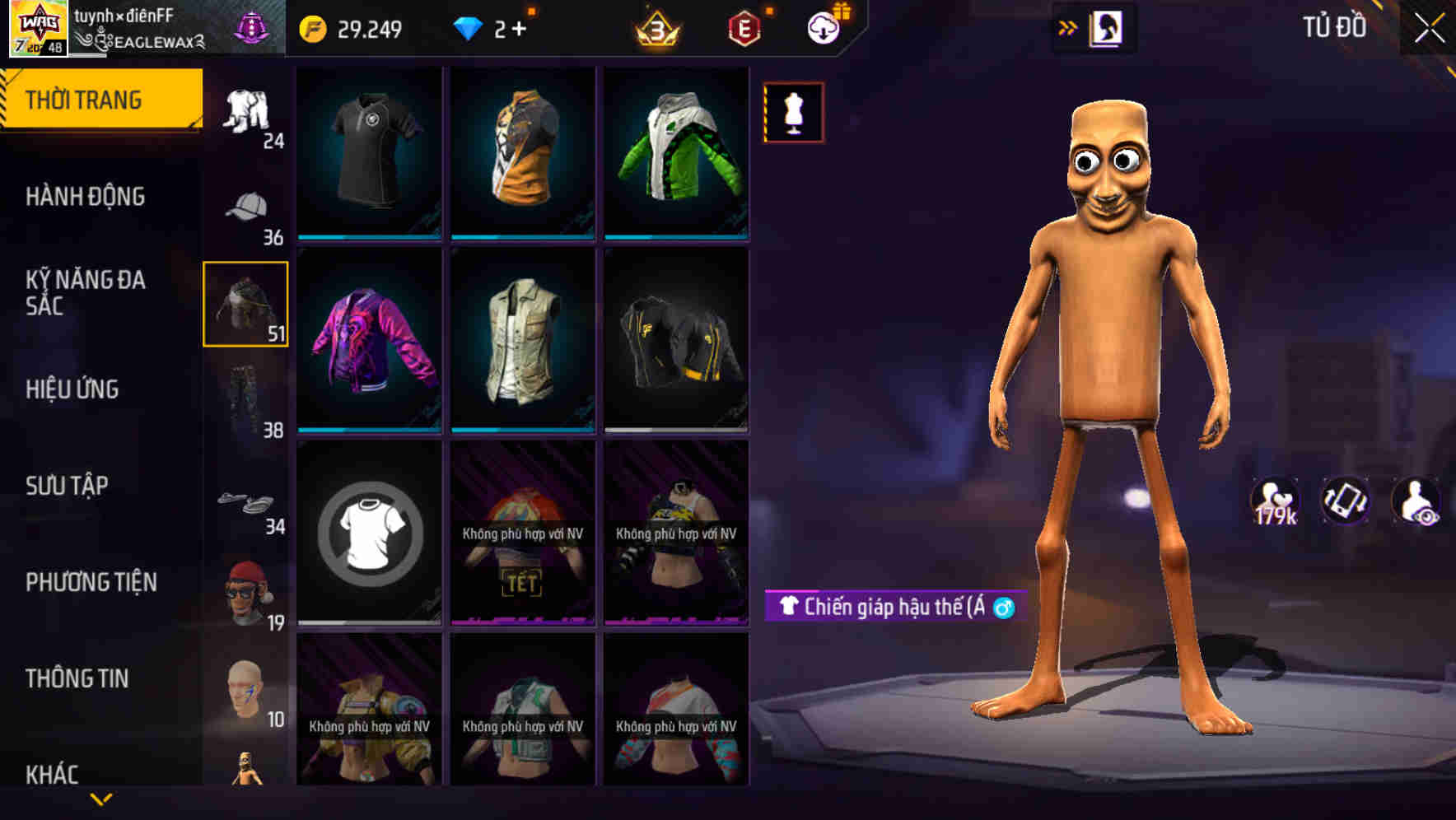1456x820 pixels.
Task: Collapse the panel using the double-arrow button
Action: pos(1069,26)
